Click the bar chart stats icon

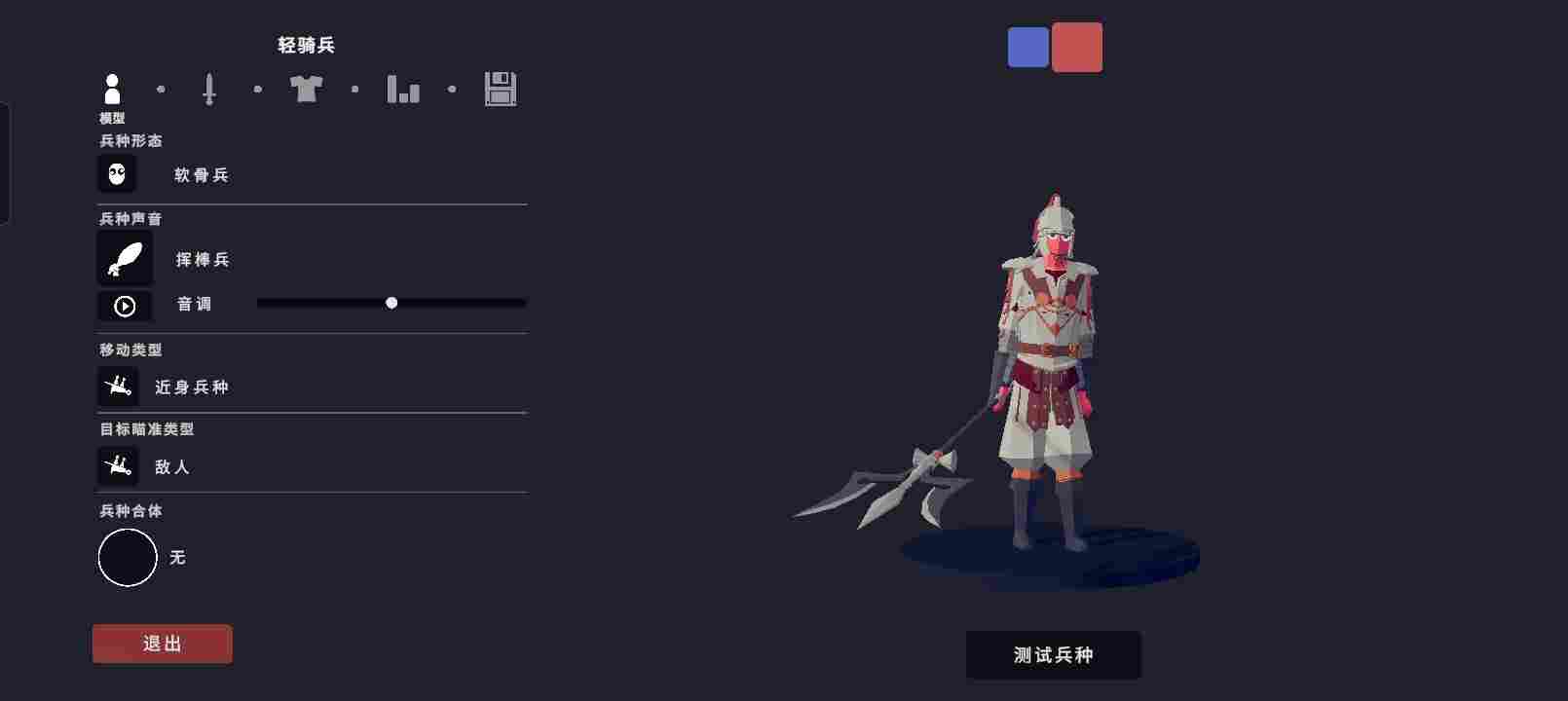(404, 90)
